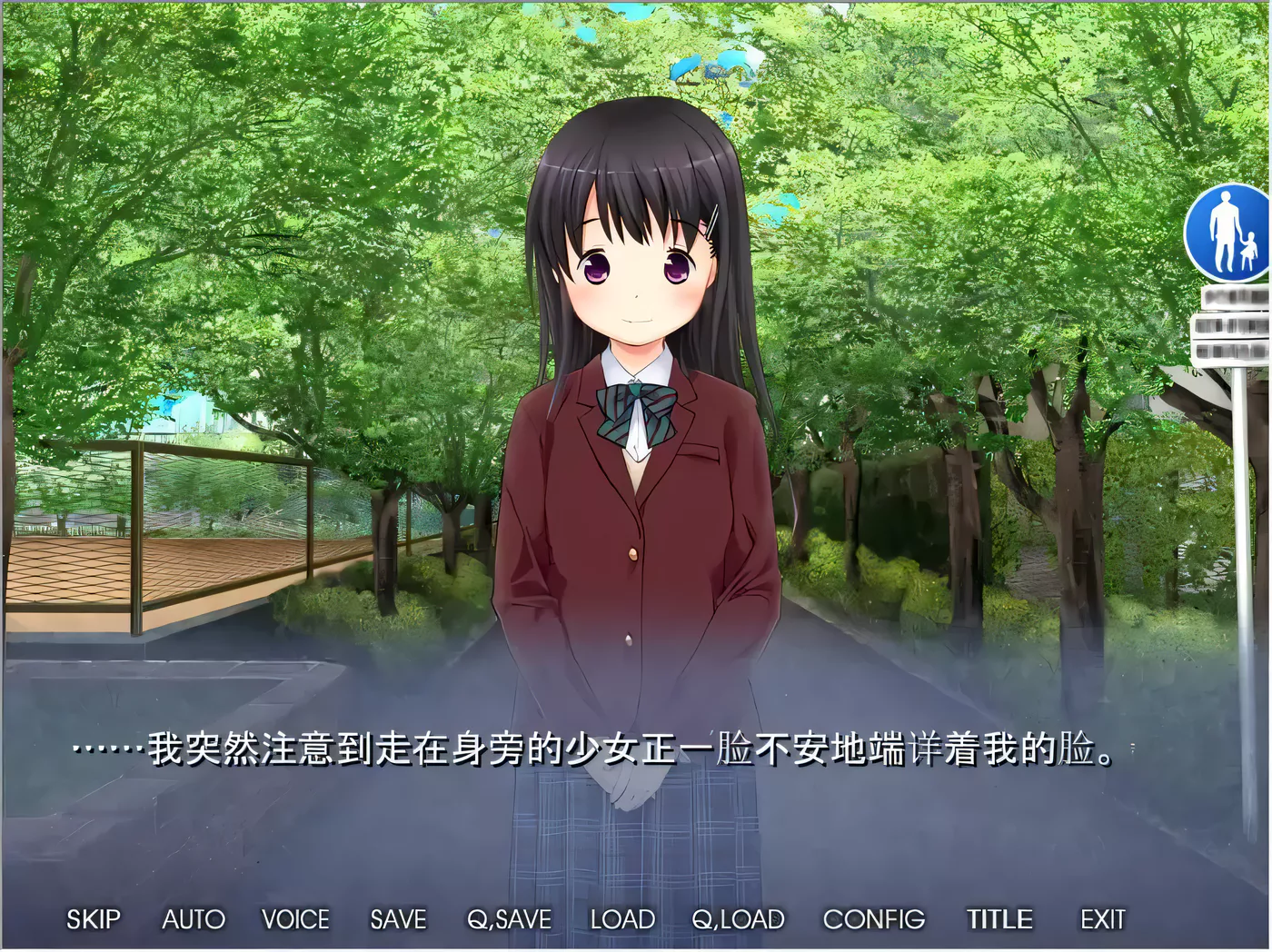Select EXIT to quit the game
This screenshot has height=952, width=1272.
point(1102,919)
